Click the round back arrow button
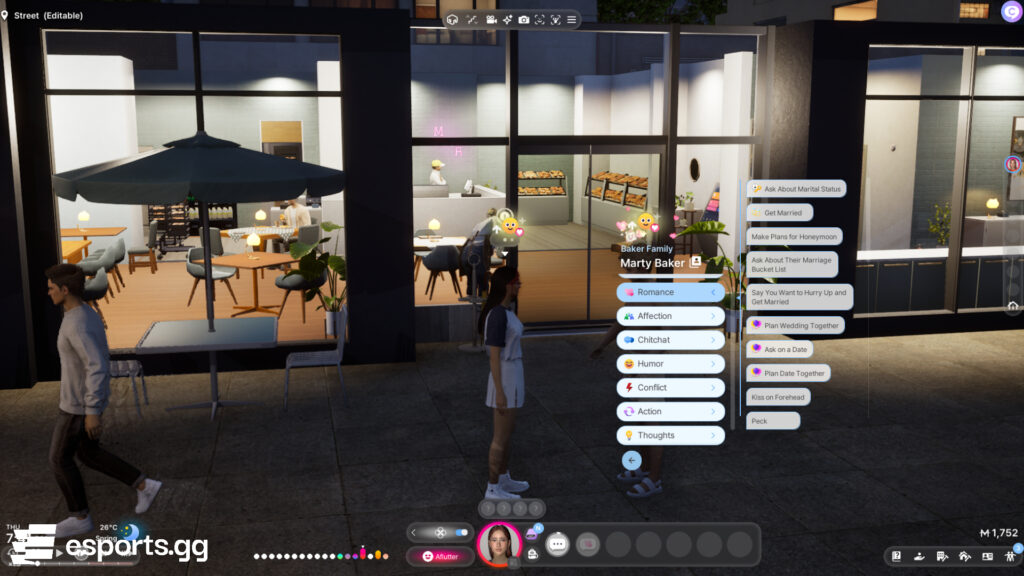This screenshot has height=576, width=1024. click(631, 460)
